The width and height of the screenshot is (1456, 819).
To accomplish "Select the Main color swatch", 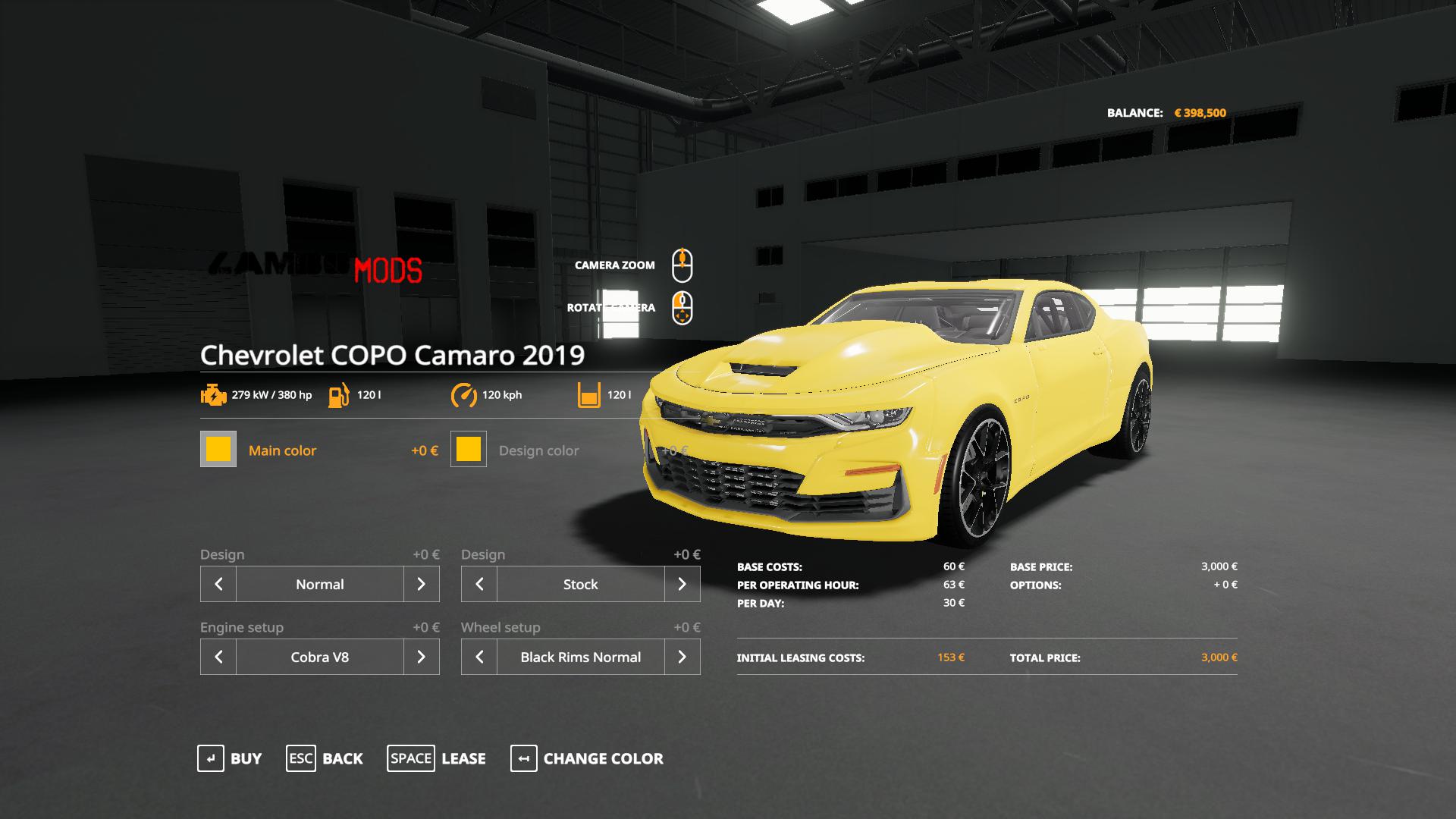I will 218,449.
